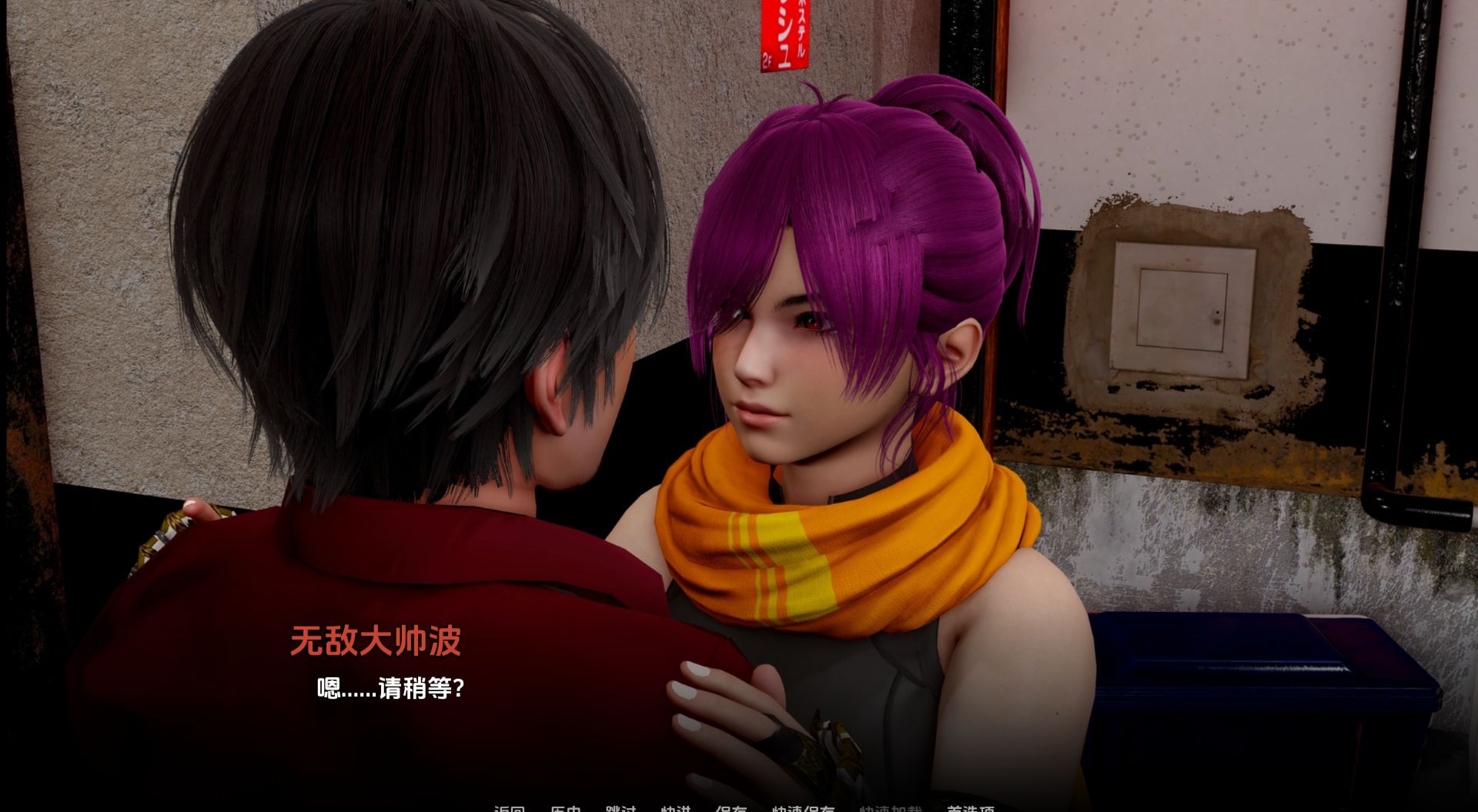
Task: Select 快速加载 to quick load
Action: pos(891,807)
